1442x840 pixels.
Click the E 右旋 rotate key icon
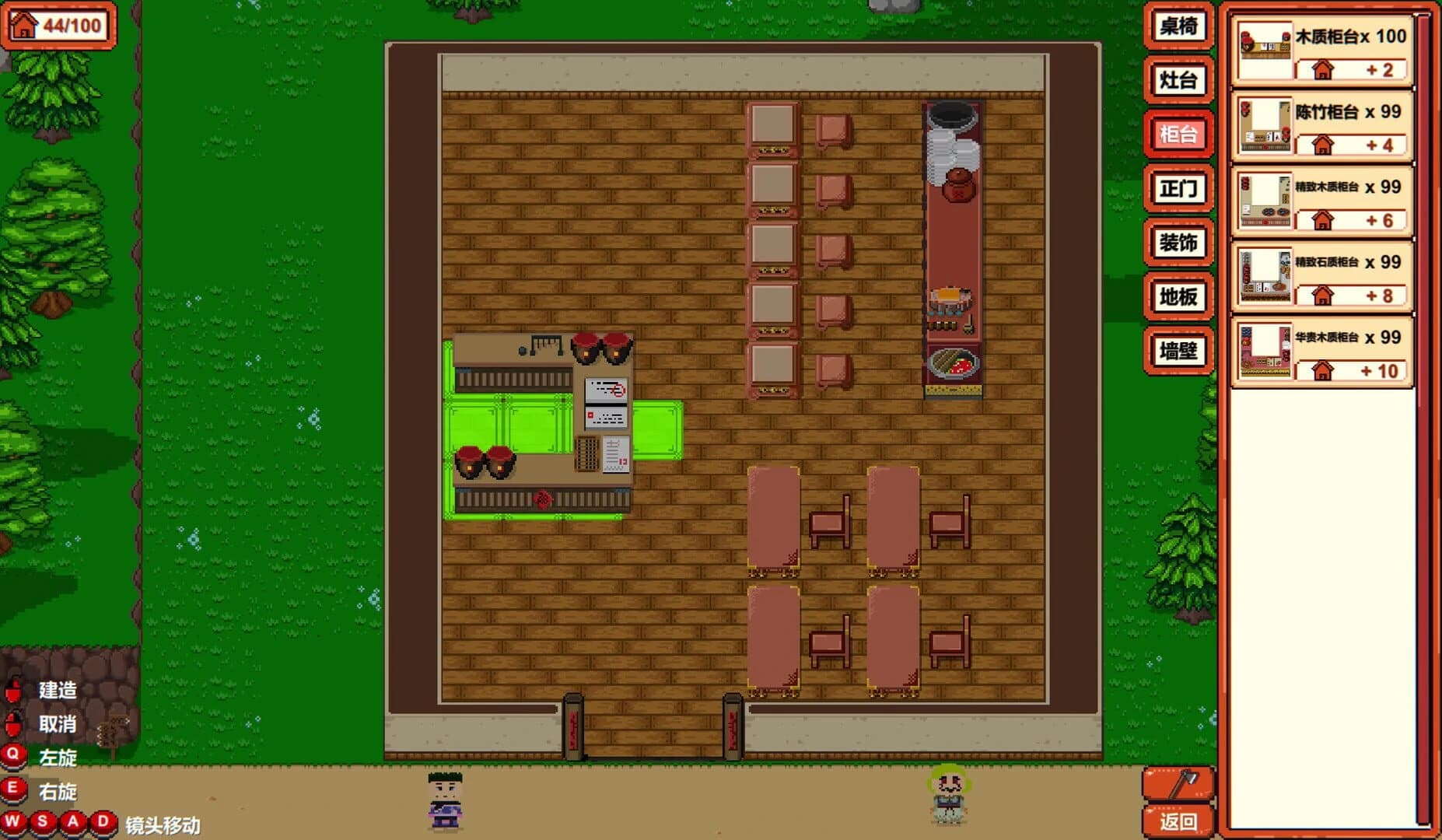tap(13, 787)
